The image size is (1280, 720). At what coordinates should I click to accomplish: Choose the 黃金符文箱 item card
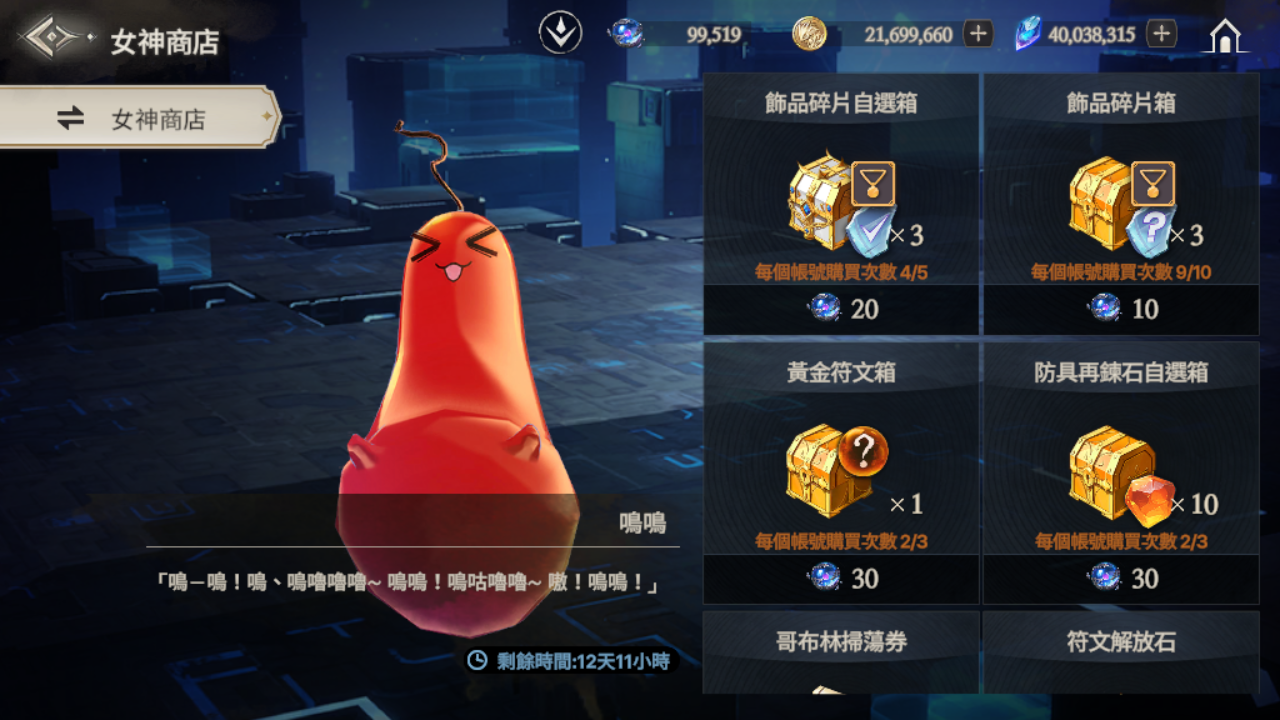pyautogui.click(x=841, y=460)
